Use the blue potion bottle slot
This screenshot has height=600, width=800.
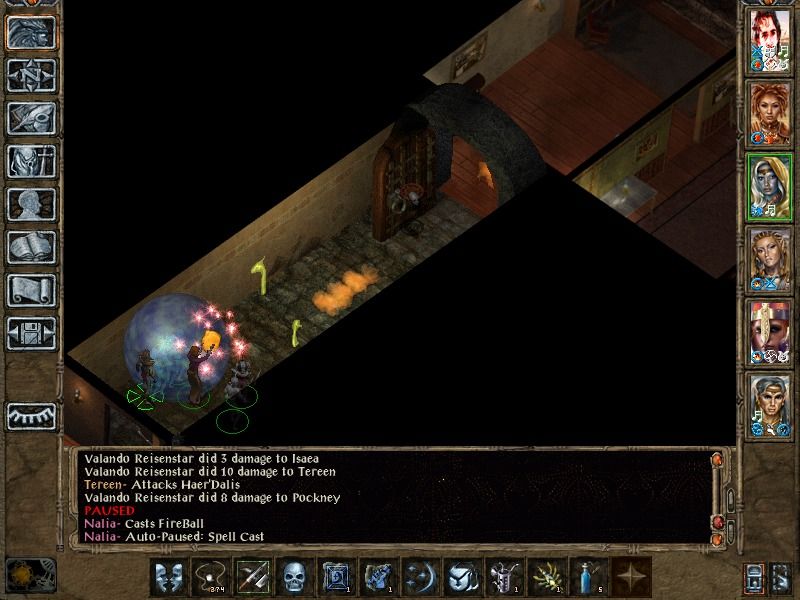587,577
